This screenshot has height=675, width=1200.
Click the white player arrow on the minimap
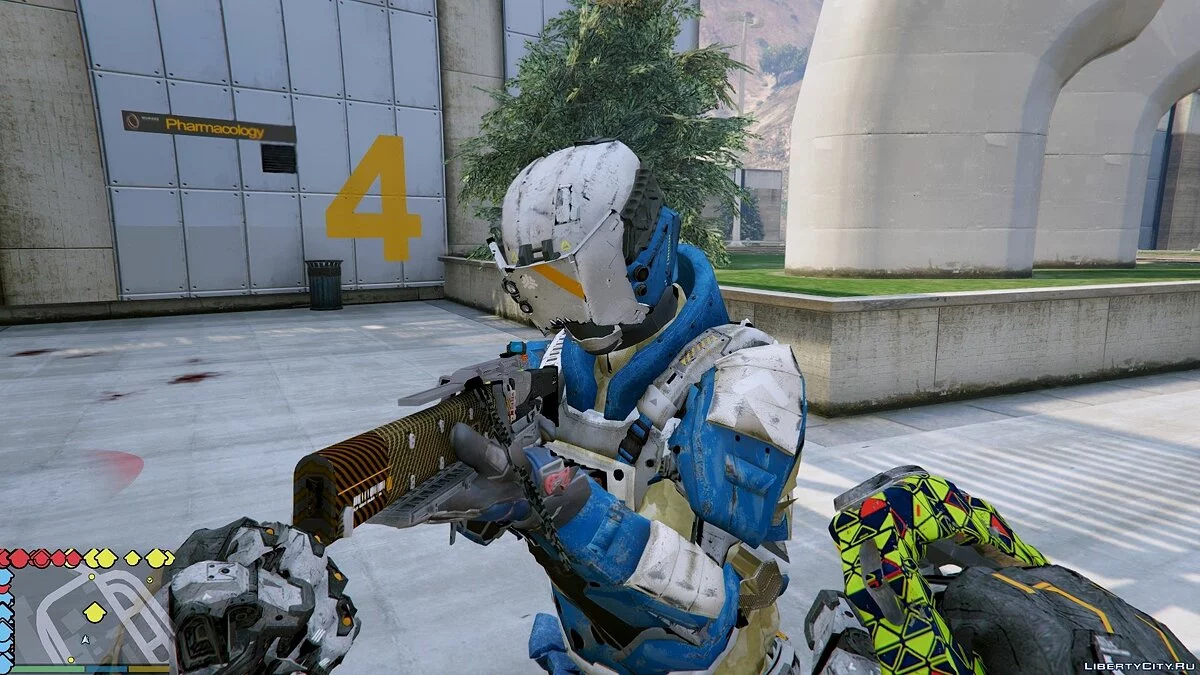pos(86,639)
